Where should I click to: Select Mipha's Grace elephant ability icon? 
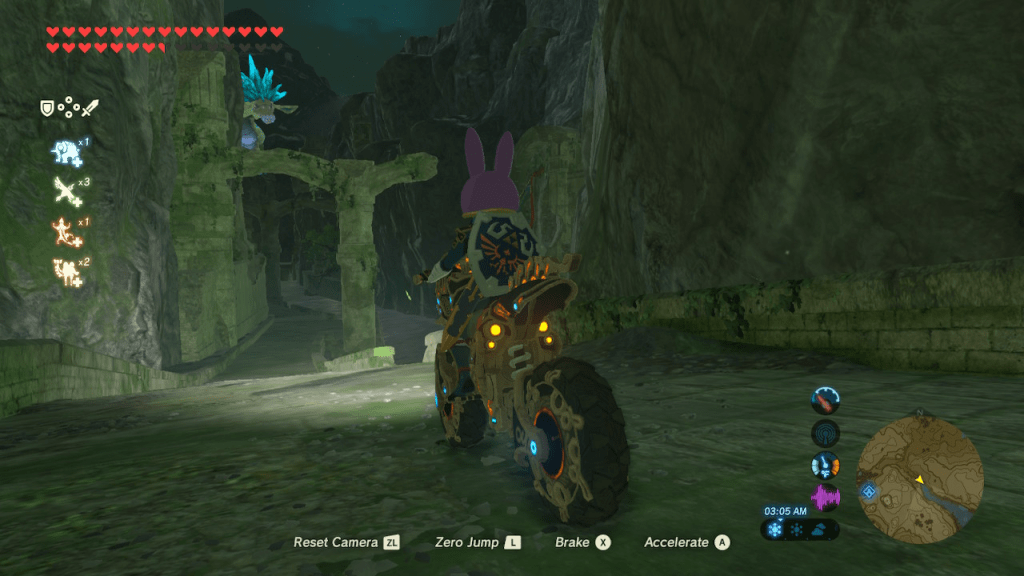pyautogui.click(x=65, y=152)
